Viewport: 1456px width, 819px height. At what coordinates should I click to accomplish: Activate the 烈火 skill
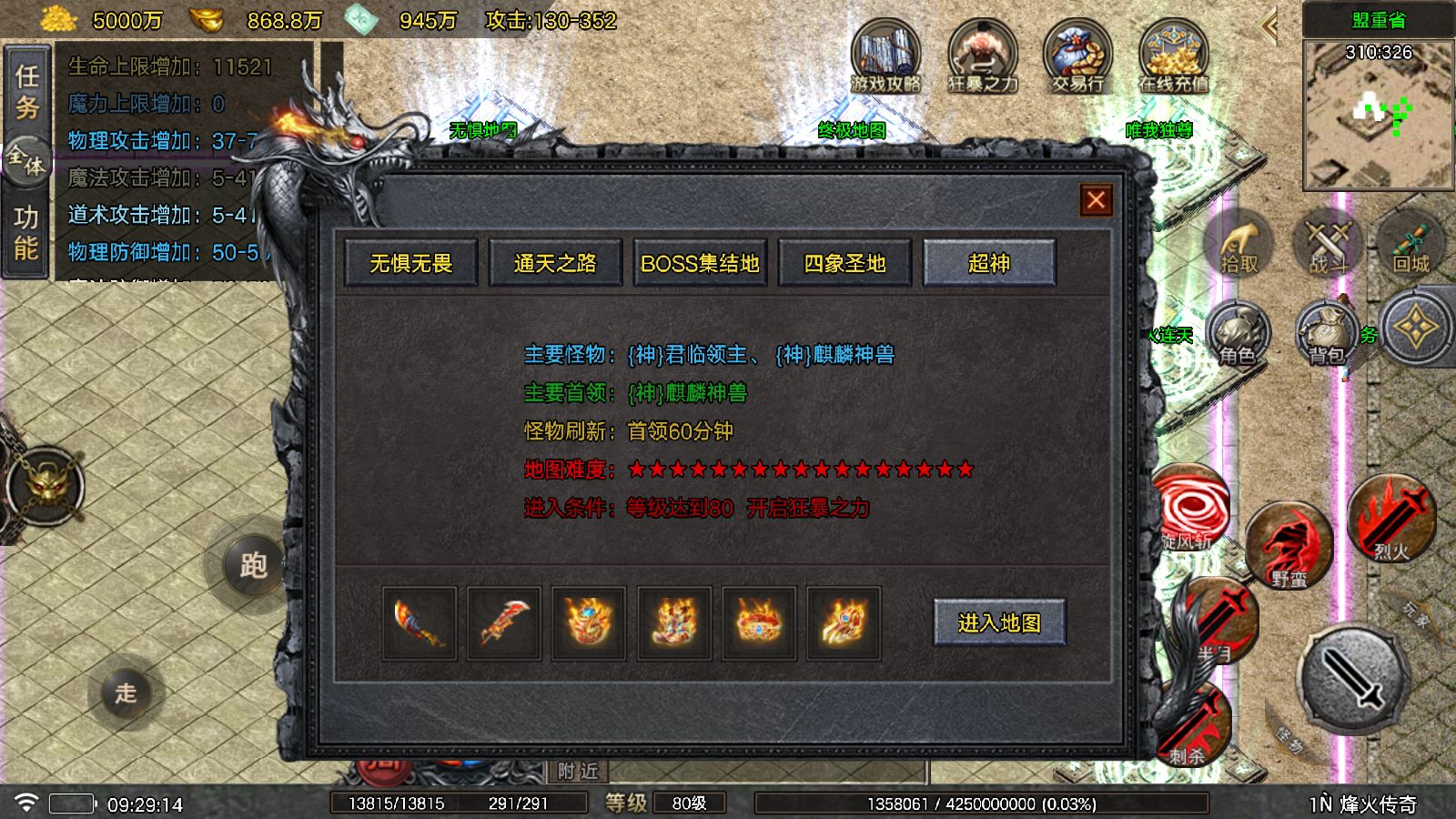[1390, 520]
